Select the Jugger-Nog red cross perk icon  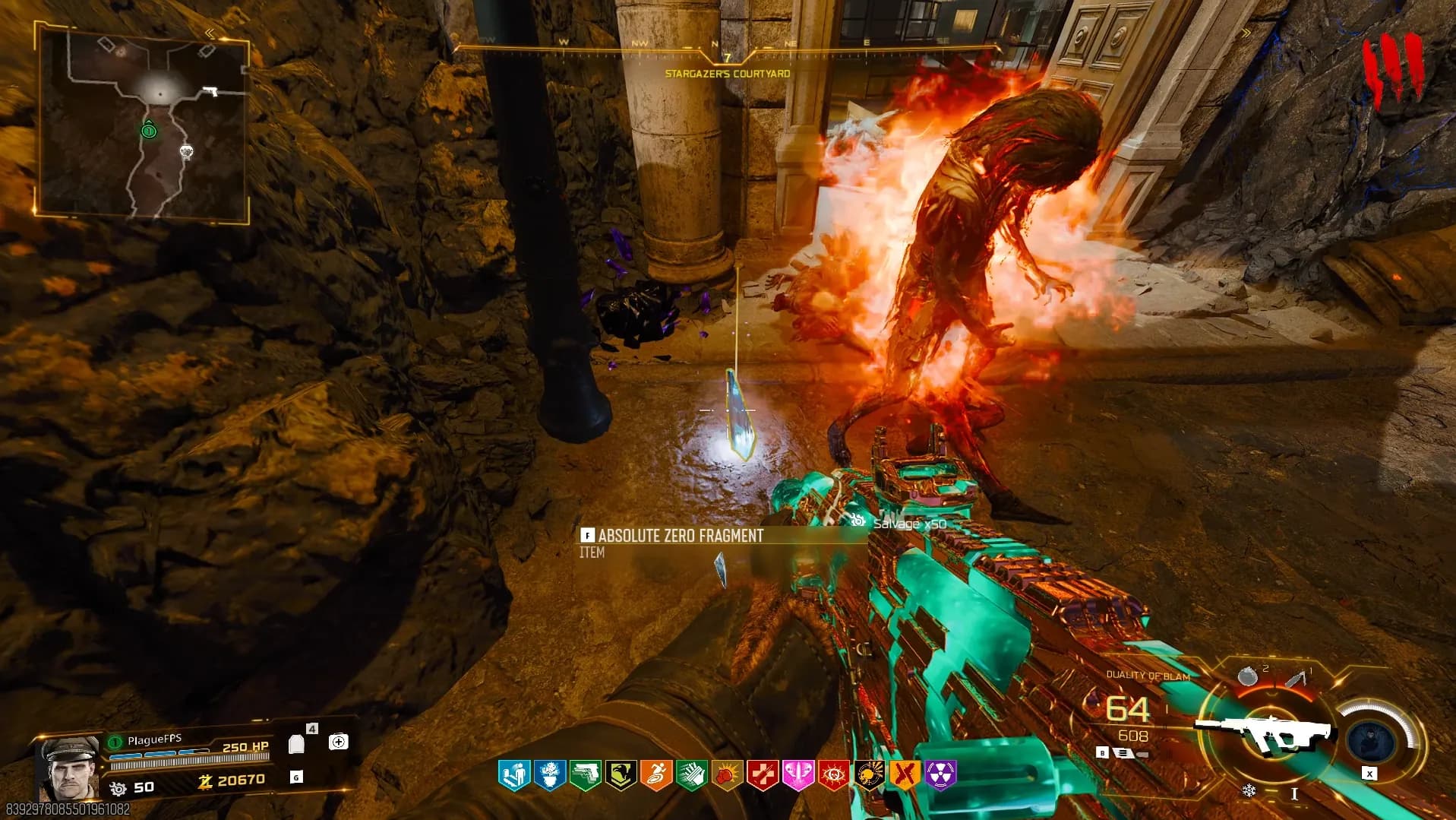(x=763, y=775)
